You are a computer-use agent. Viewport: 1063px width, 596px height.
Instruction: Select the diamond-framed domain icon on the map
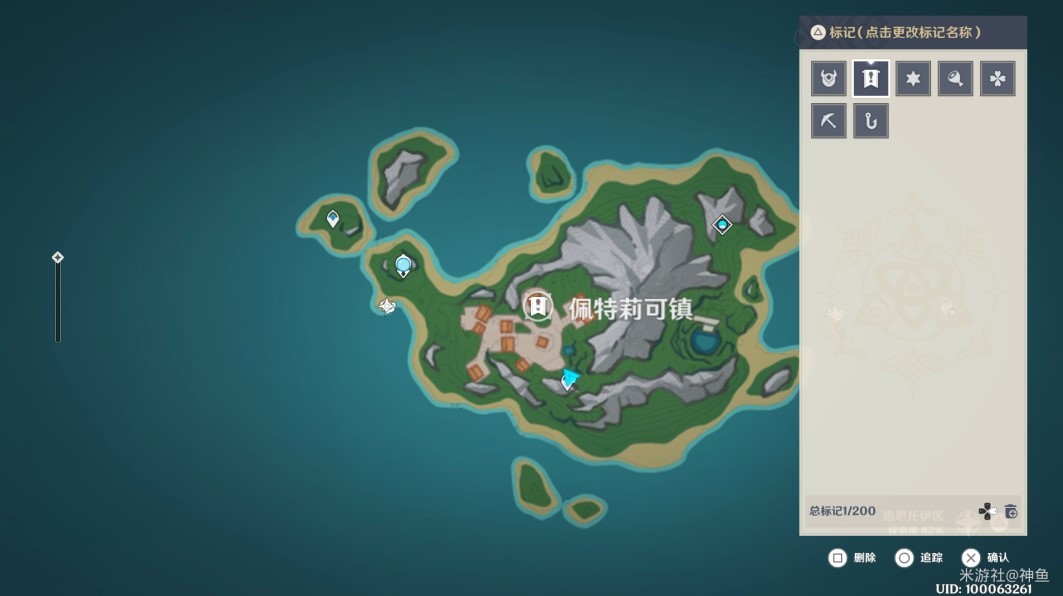click(722, 225)
